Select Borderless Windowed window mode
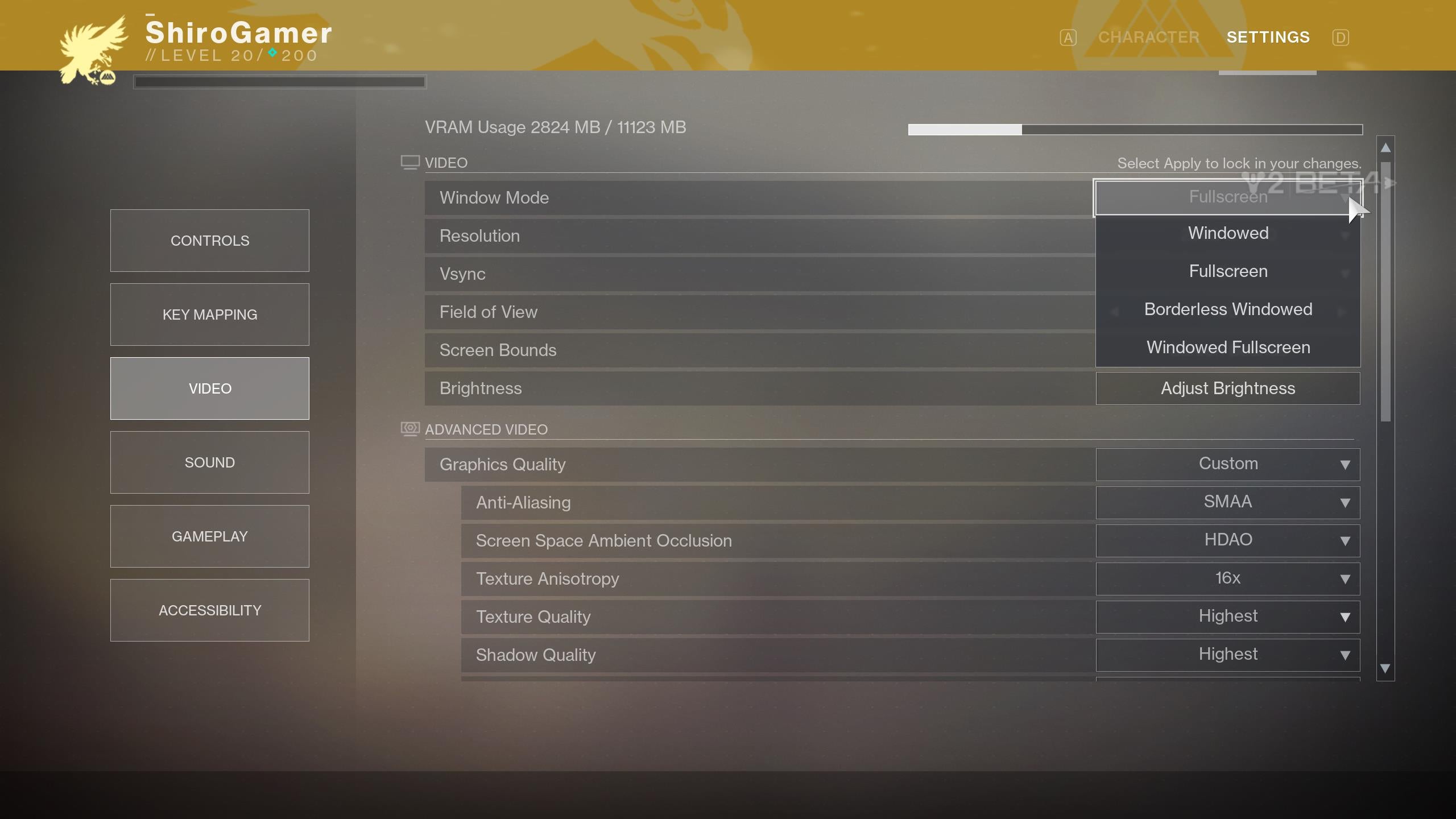The image size is (1456, 819). pos(1227,309)
